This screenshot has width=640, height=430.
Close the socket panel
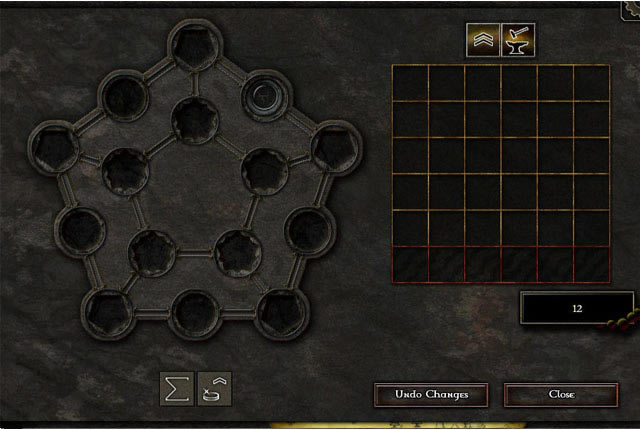(561, 394)
